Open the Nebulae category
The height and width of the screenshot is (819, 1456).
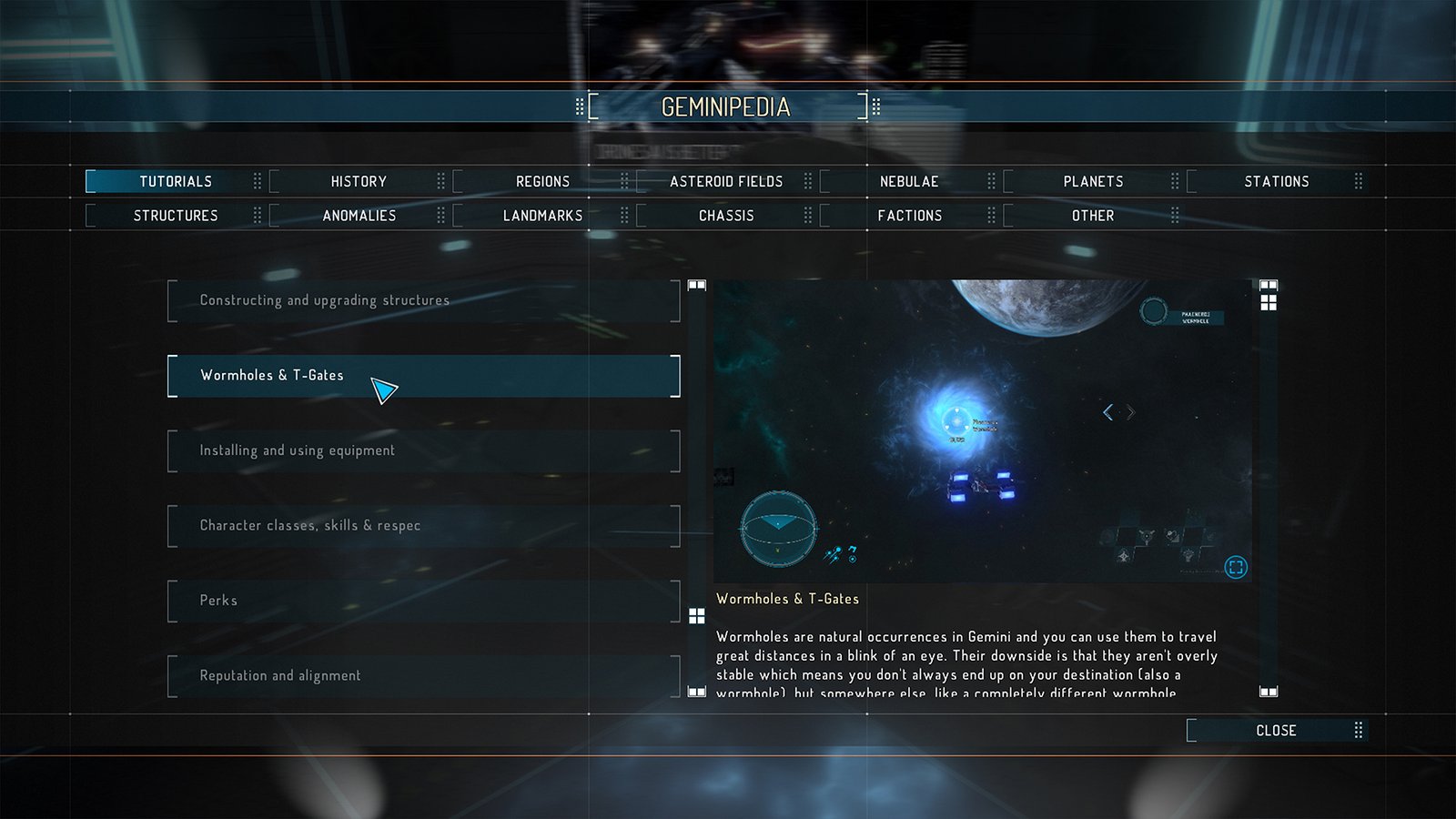(909, 181)
